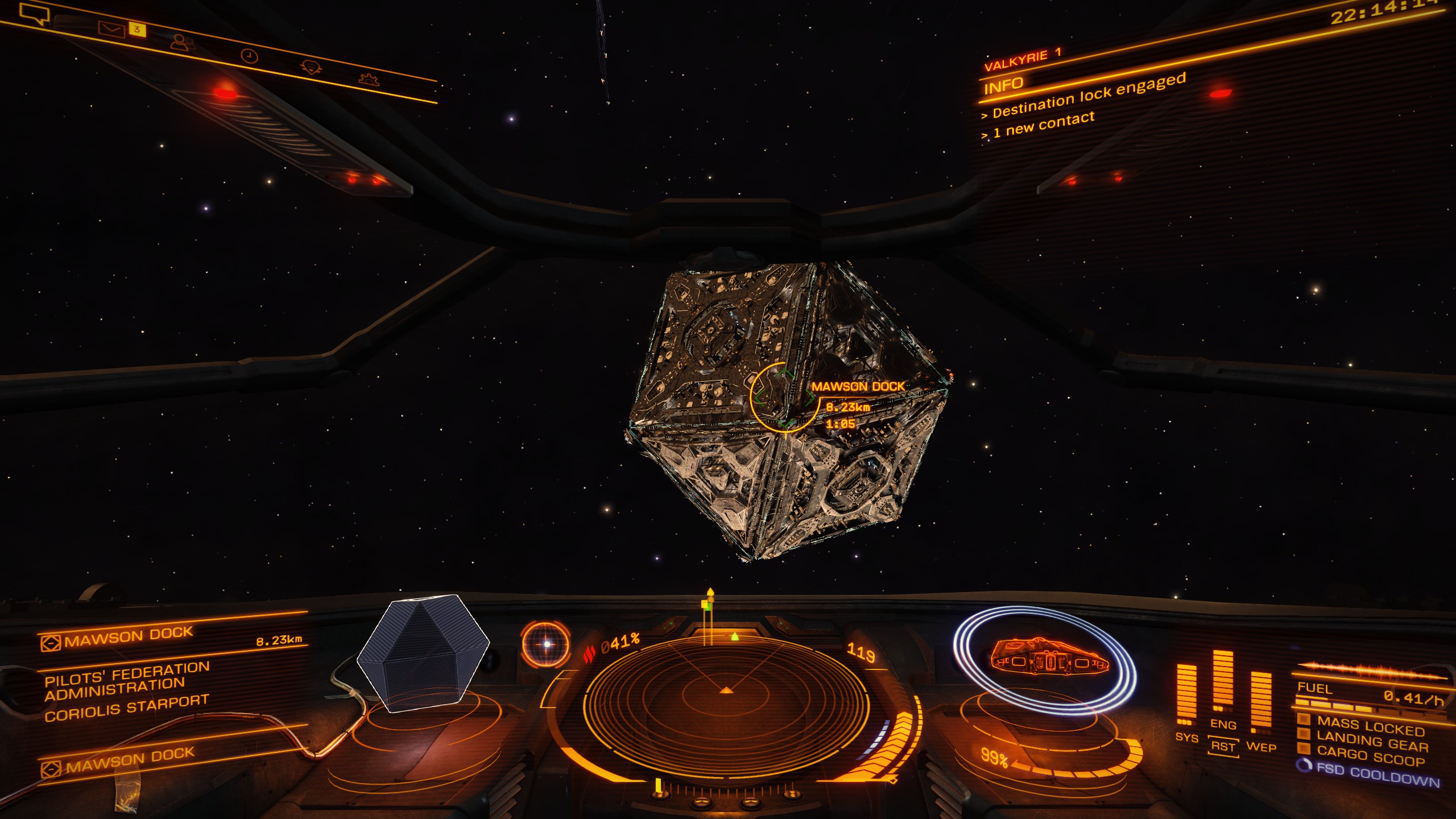Toggle the Cargo Scoop indicator

click(1371, 756)
